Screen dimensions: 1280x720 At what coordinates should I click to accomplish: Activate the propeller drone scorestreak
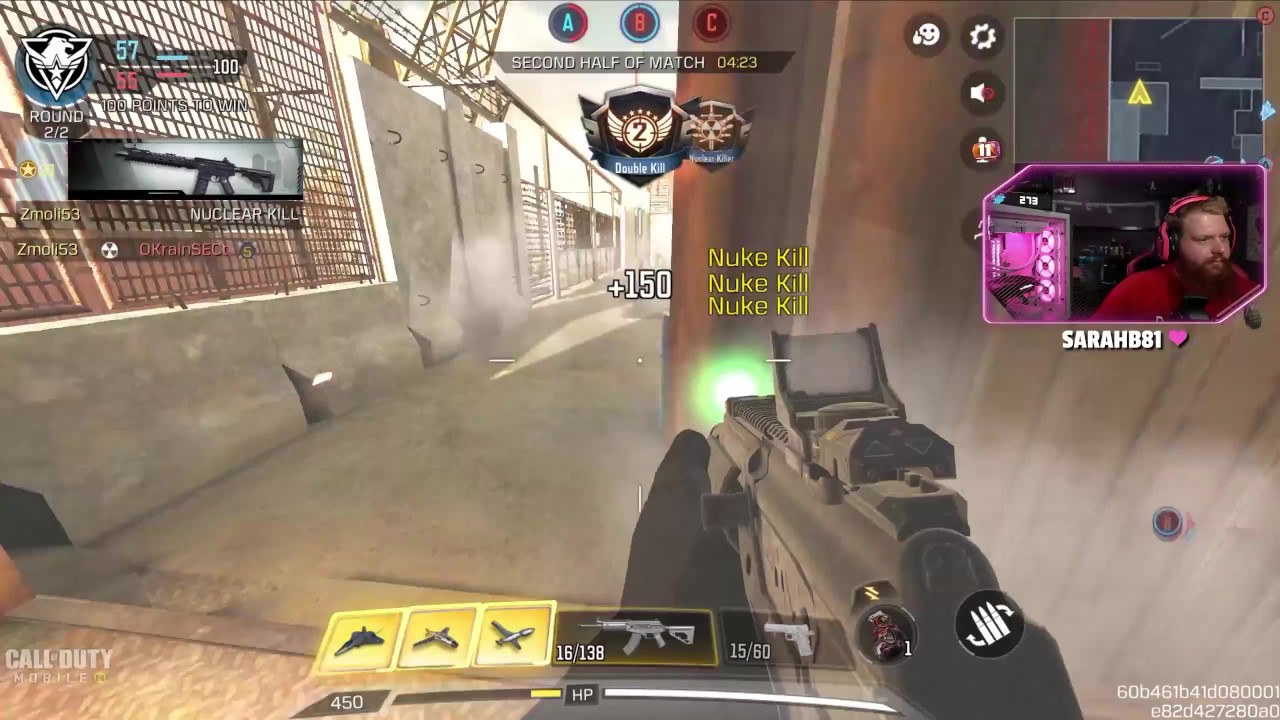click(x=436, y=639)
